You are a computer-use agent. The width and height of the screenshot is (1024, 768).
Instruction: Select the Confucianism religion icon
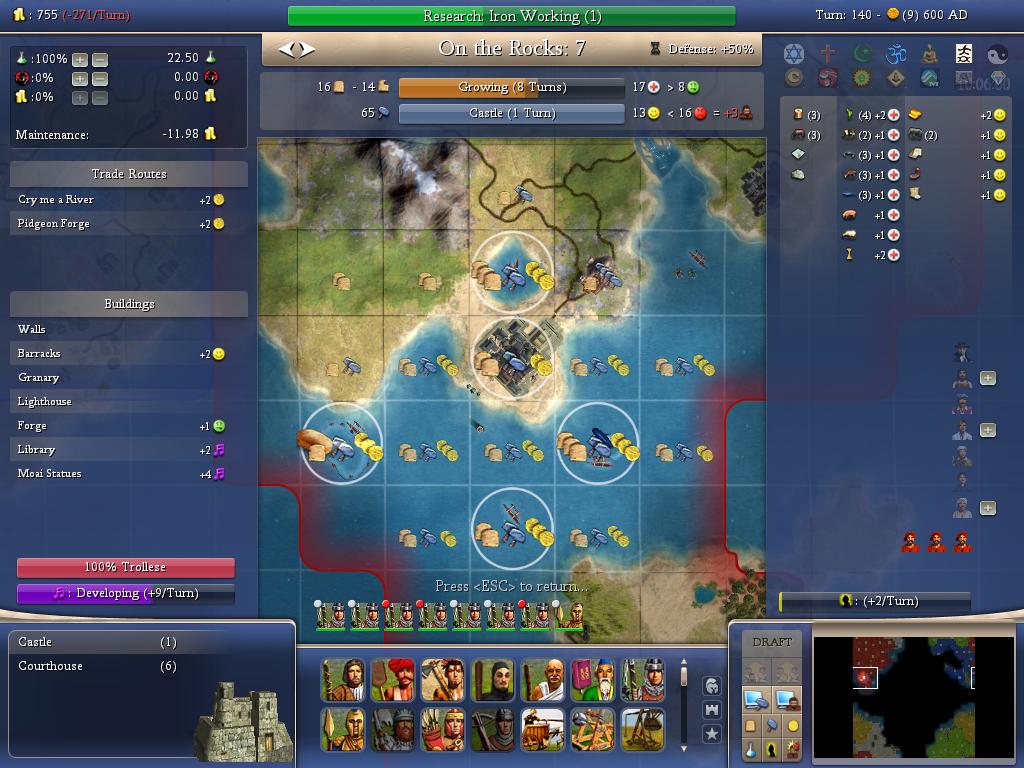(963, 54)
